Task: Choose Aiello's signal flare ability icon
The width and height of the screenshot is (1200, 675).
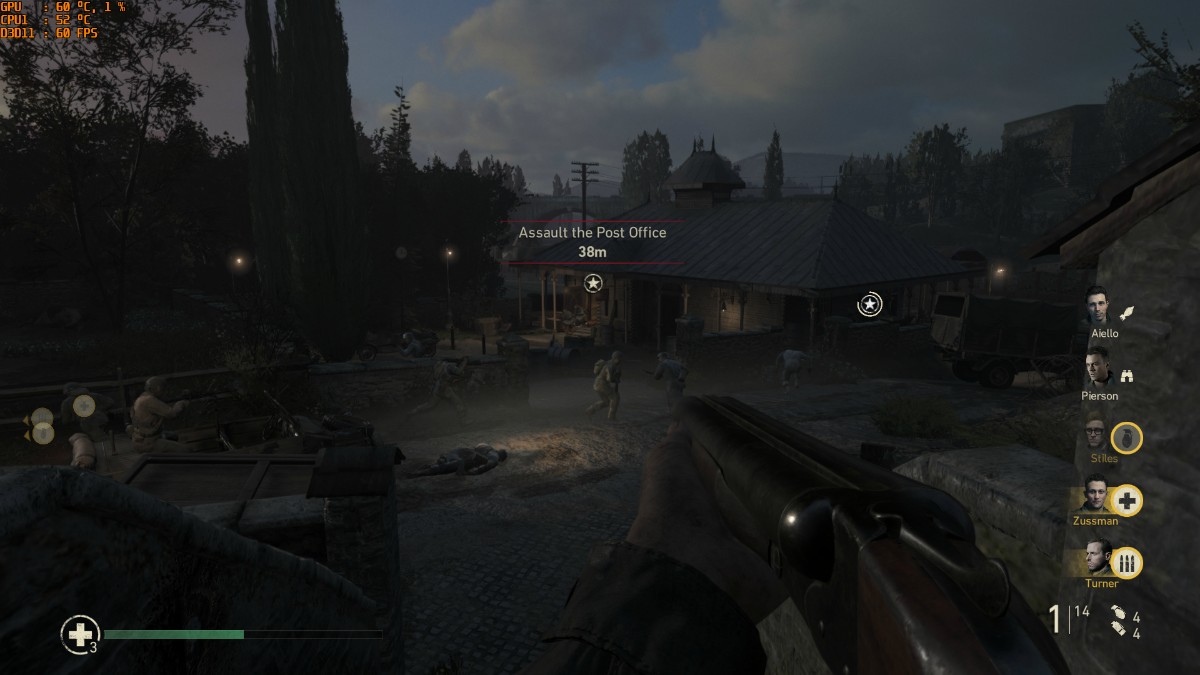Action: point(1127,313)
